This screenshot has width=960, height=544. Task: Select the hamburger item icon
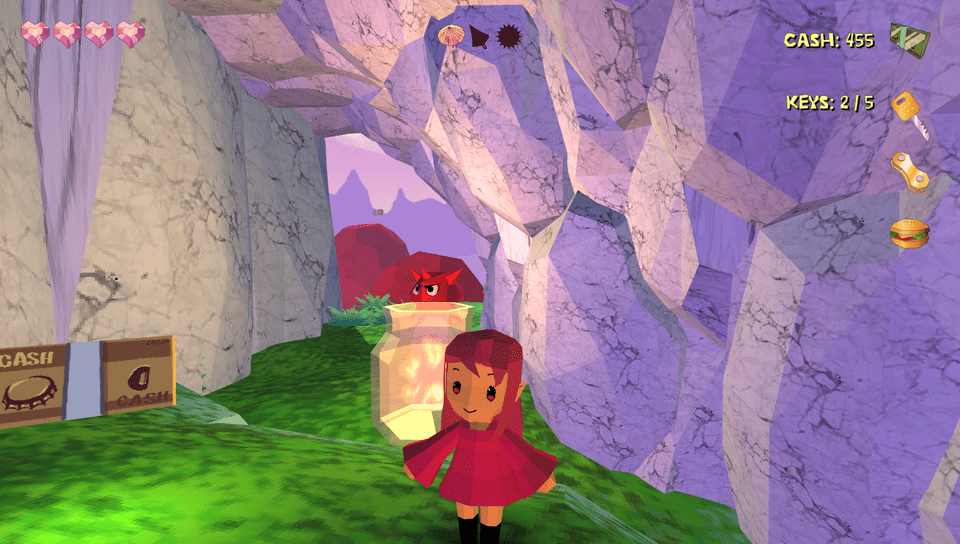(x=909, y=234)
